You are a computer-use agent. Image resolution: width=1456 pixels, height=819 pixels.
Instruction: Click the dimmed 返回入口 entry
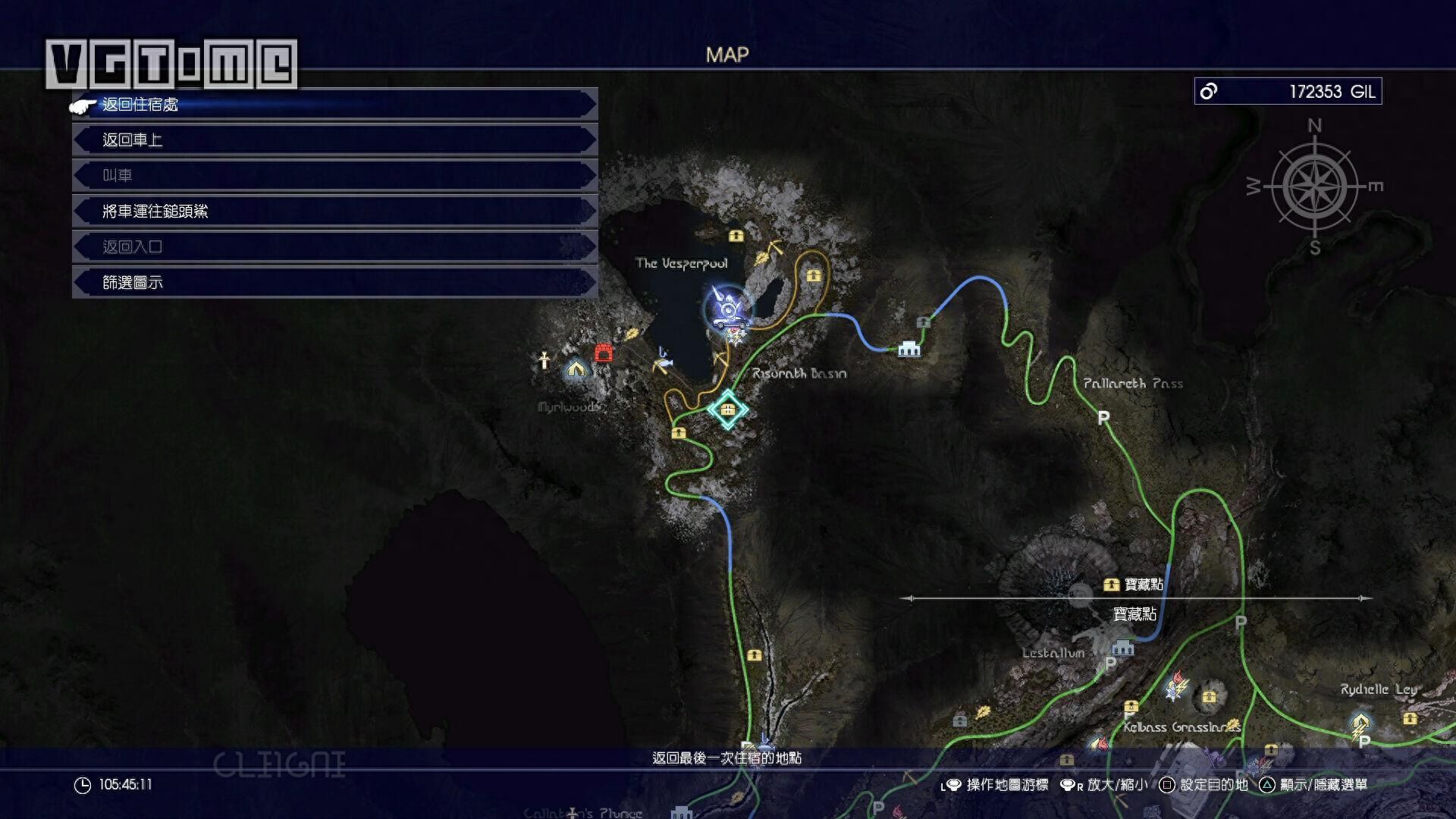(334, 246)
